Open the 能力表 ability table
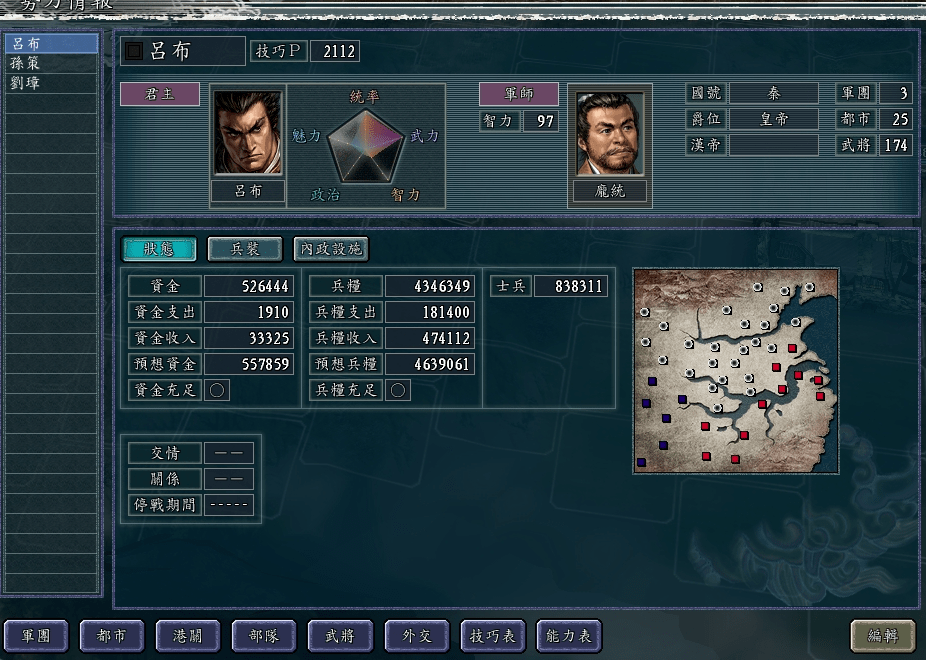Image resolution: width=926 pixels, height=660 pixels. [x=568, y=636]
